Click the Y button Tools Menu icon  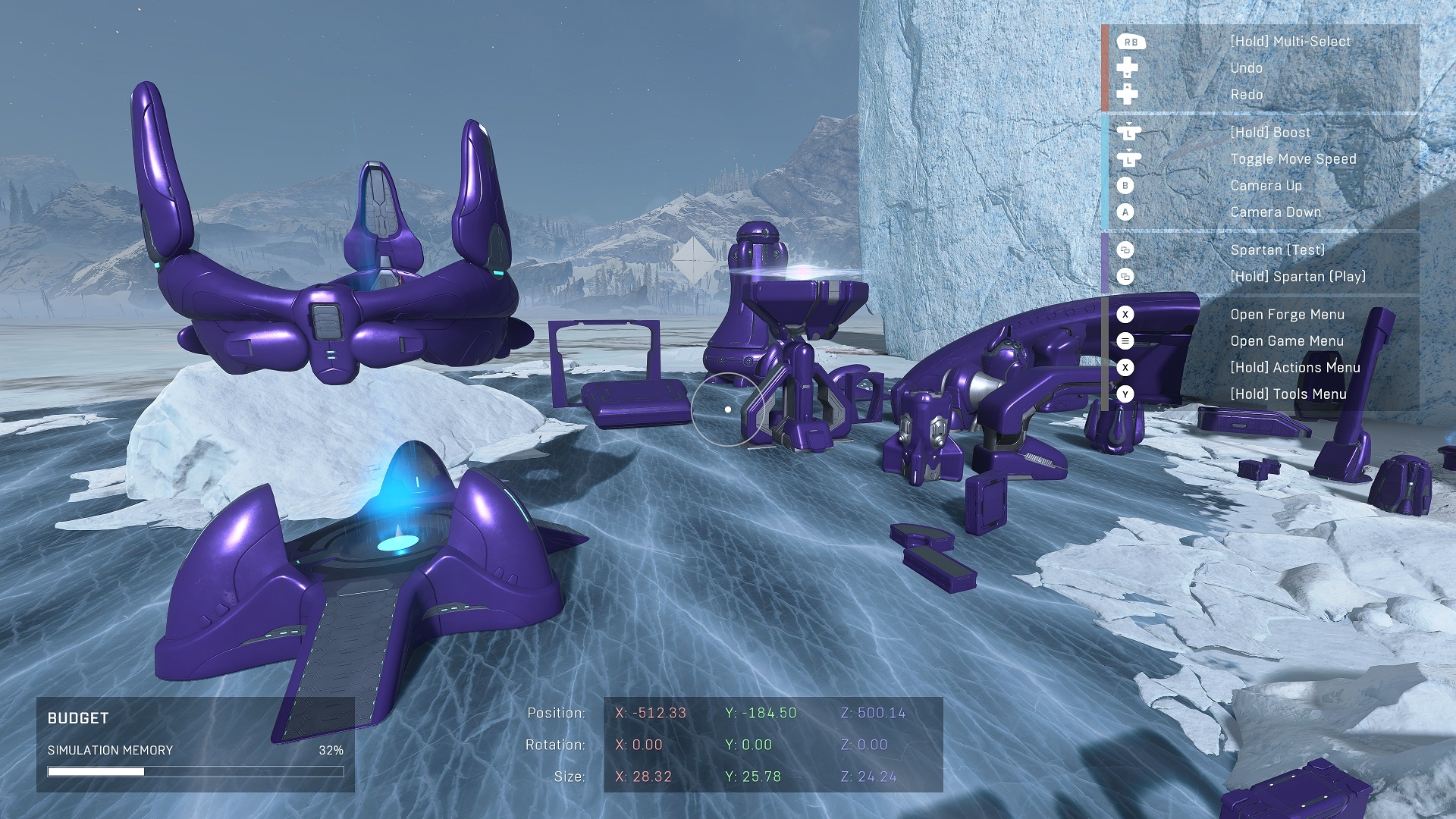coord(1125,394)
